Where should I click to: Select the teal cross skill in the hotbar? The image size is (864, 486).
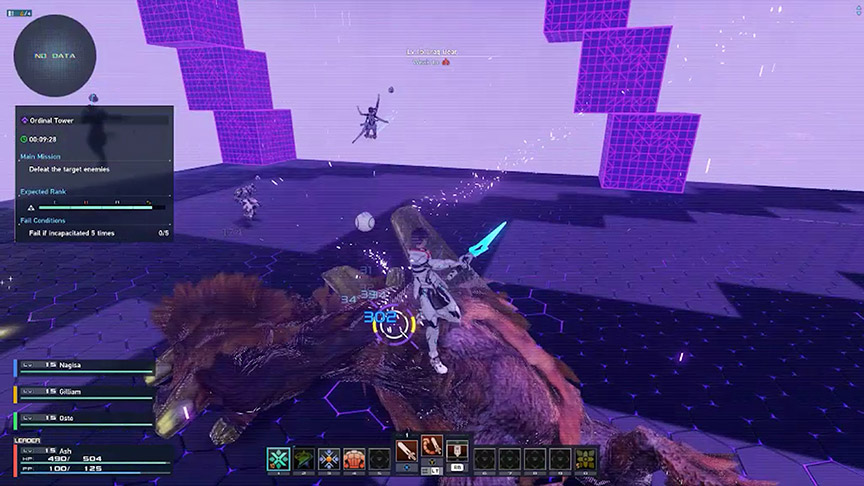(x=278, y=458)
